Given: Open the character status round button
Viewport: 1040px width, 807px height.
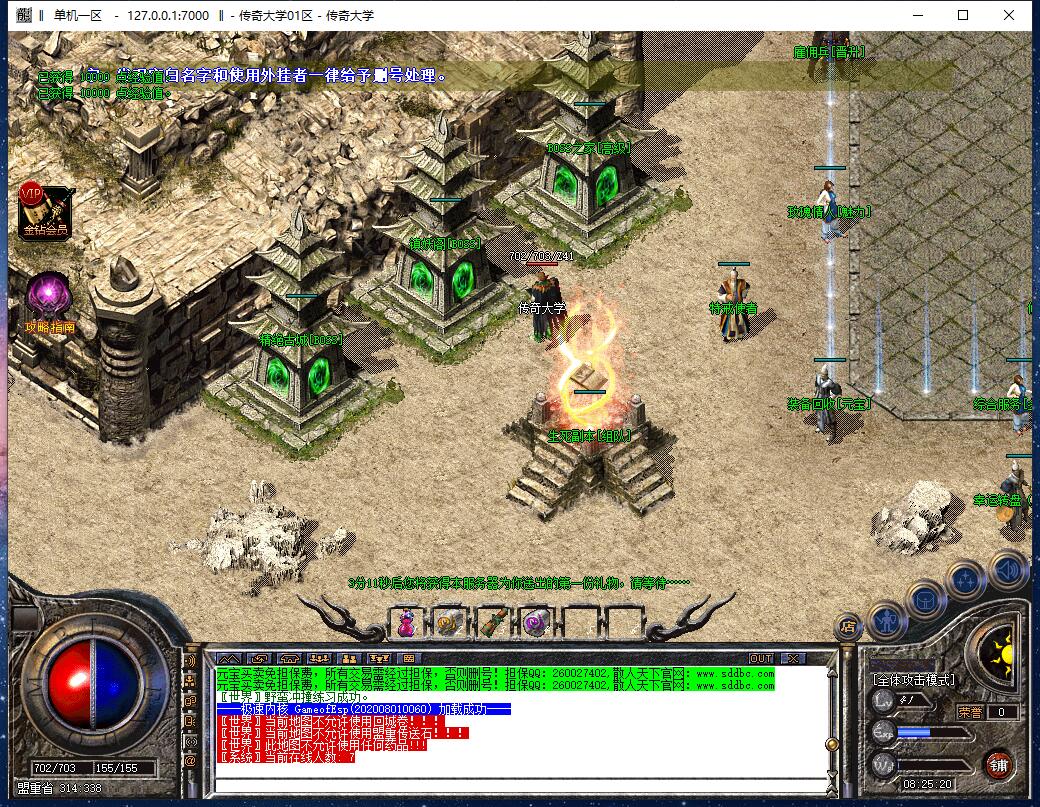Looking at the screenshot, I should tap(886, 622).
